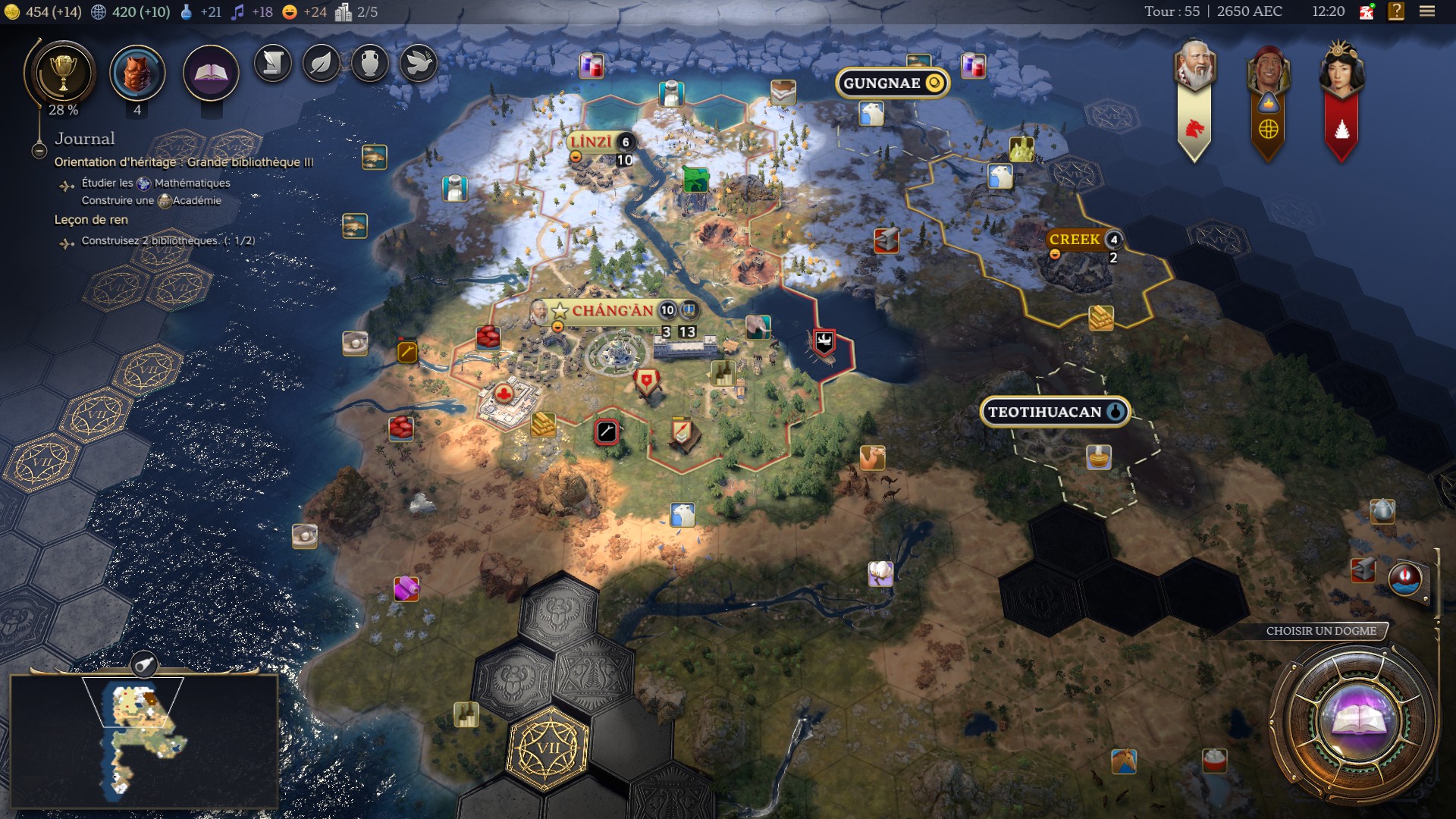
Task: Open the bronze armor technology research icon
Action: click(137, 74)
